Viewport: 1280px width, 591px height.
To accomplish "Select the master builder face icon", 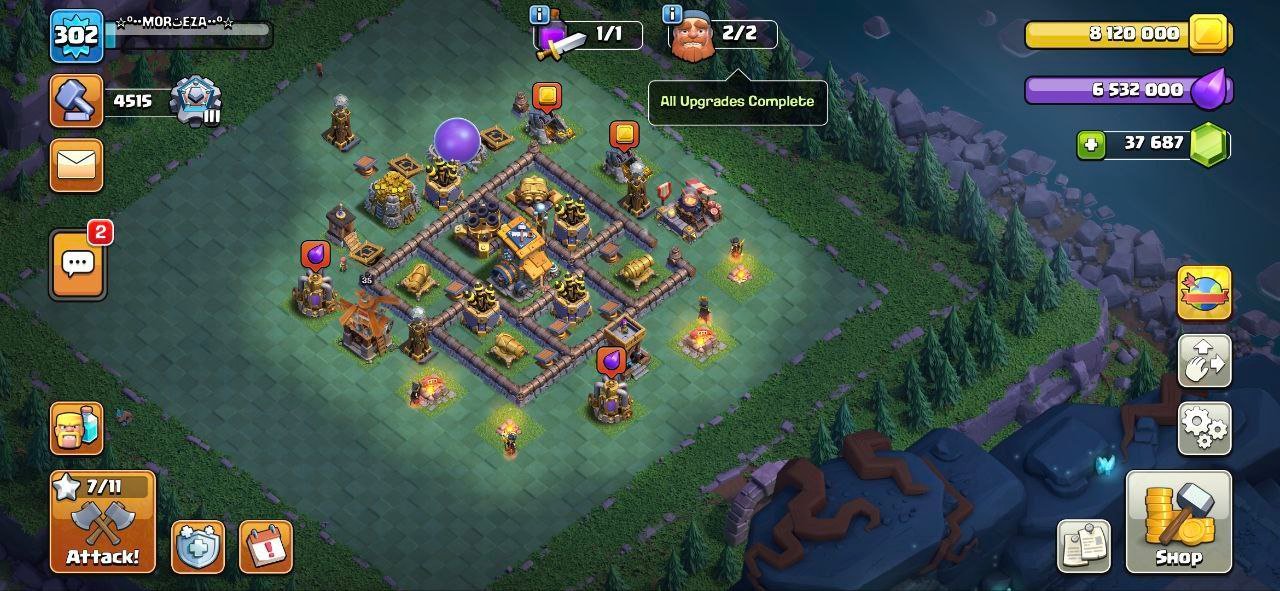I will tap(692, 40).
